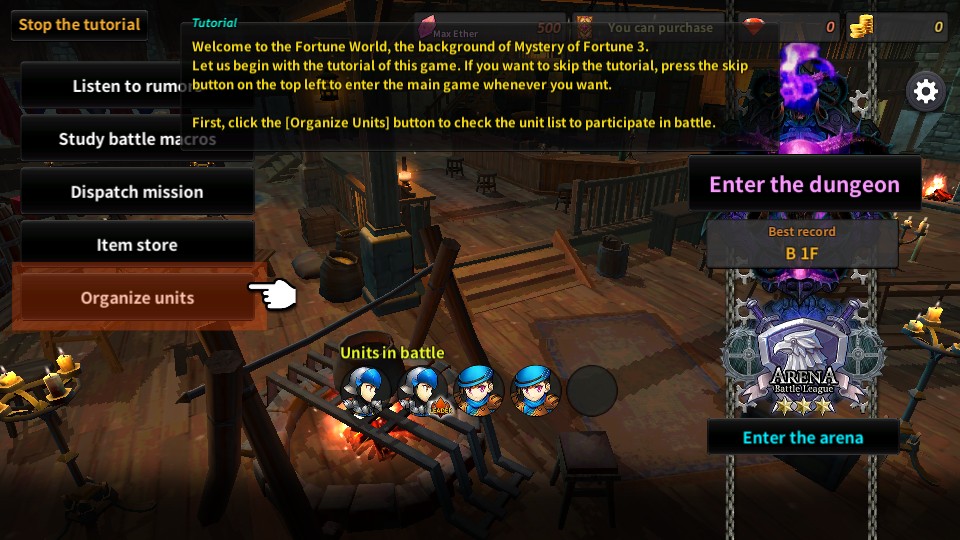Enter the dungeon
This screenshot has width=960, height=540.
pos(804,184)
